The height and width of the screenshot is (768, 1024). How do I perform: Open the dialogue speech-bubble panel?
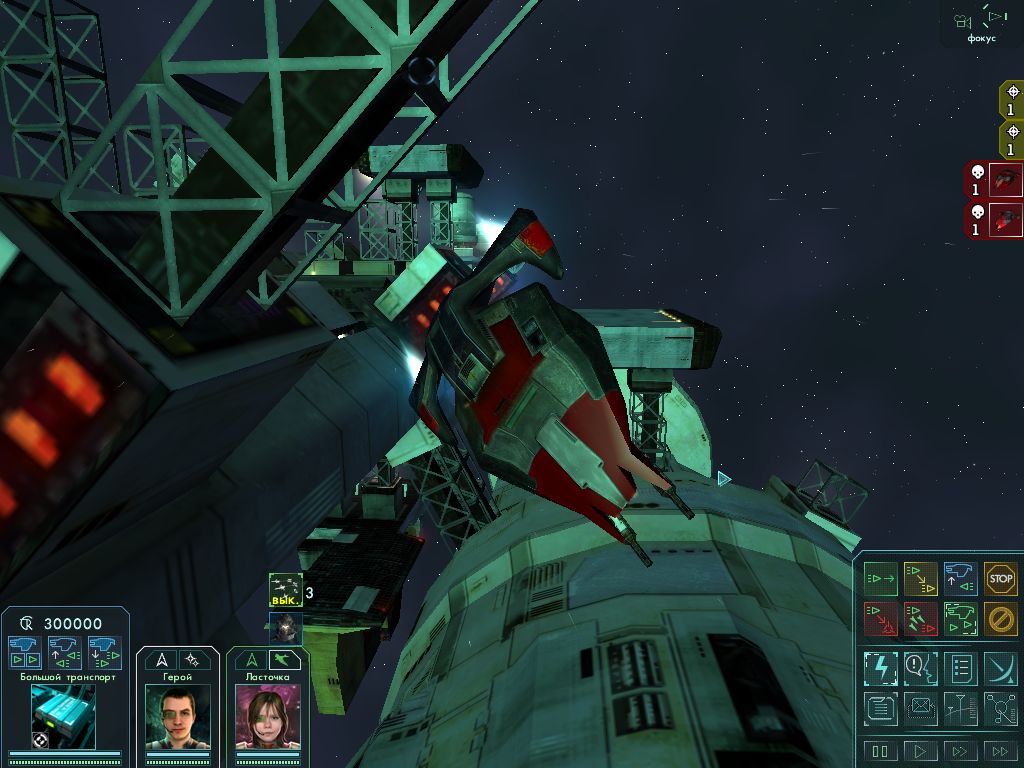click(x=920, y=667)
